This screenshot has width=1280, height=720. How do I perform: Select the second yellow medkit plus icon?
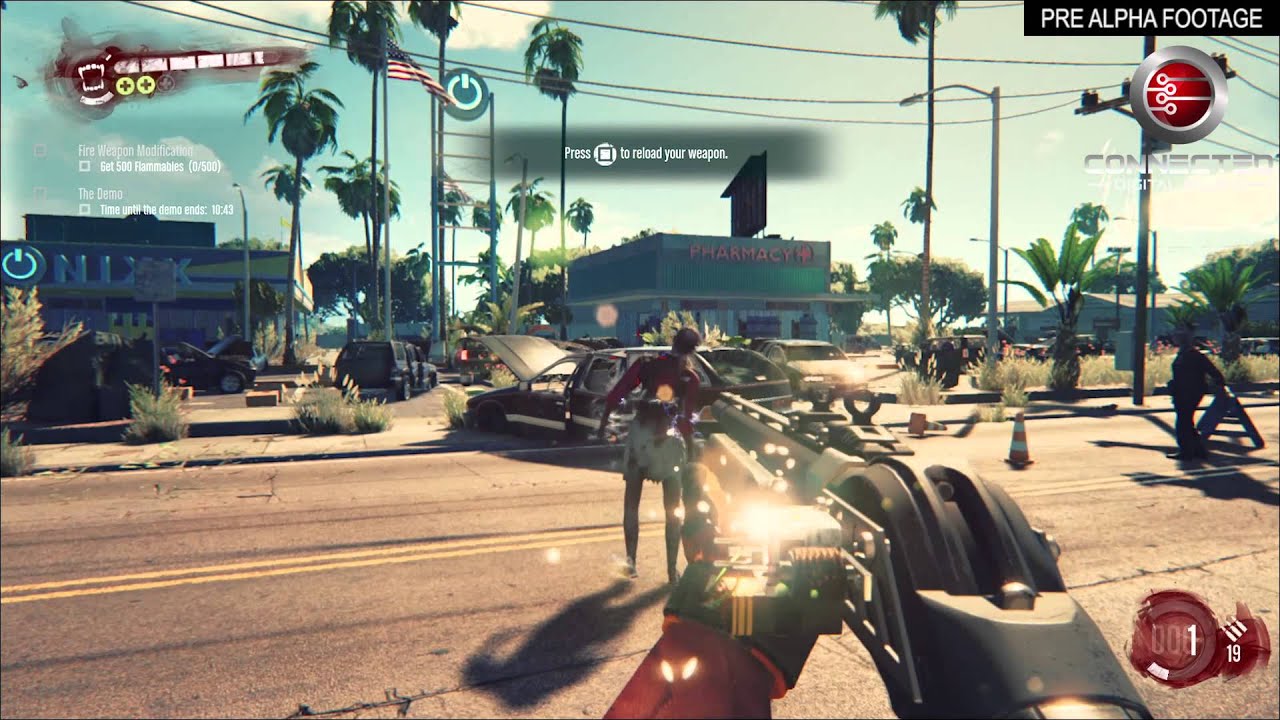145,85
